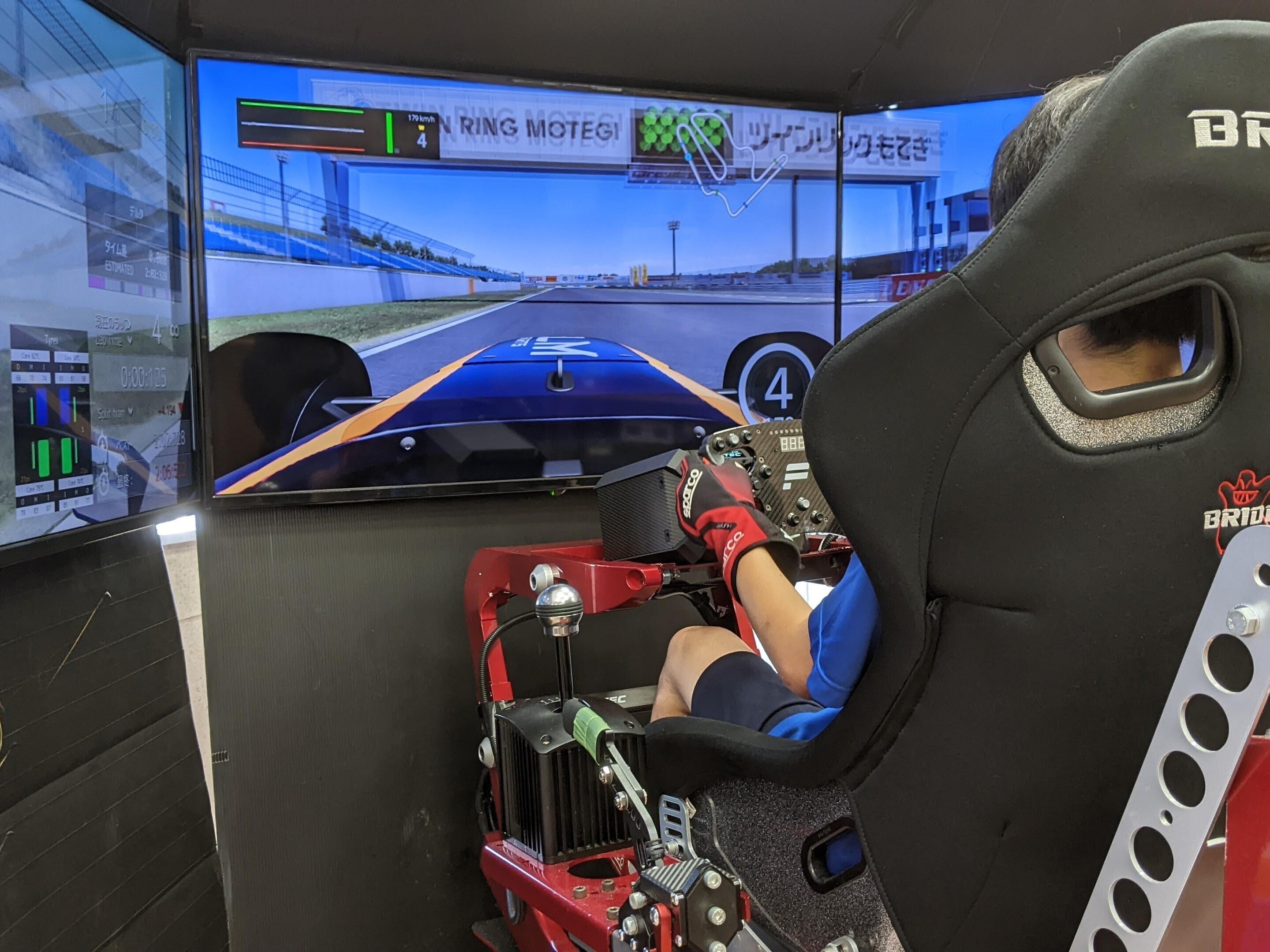Click the stopwatch icon beside the last lap
This screenshot has height=952, width=1270.
click(104, 482)
